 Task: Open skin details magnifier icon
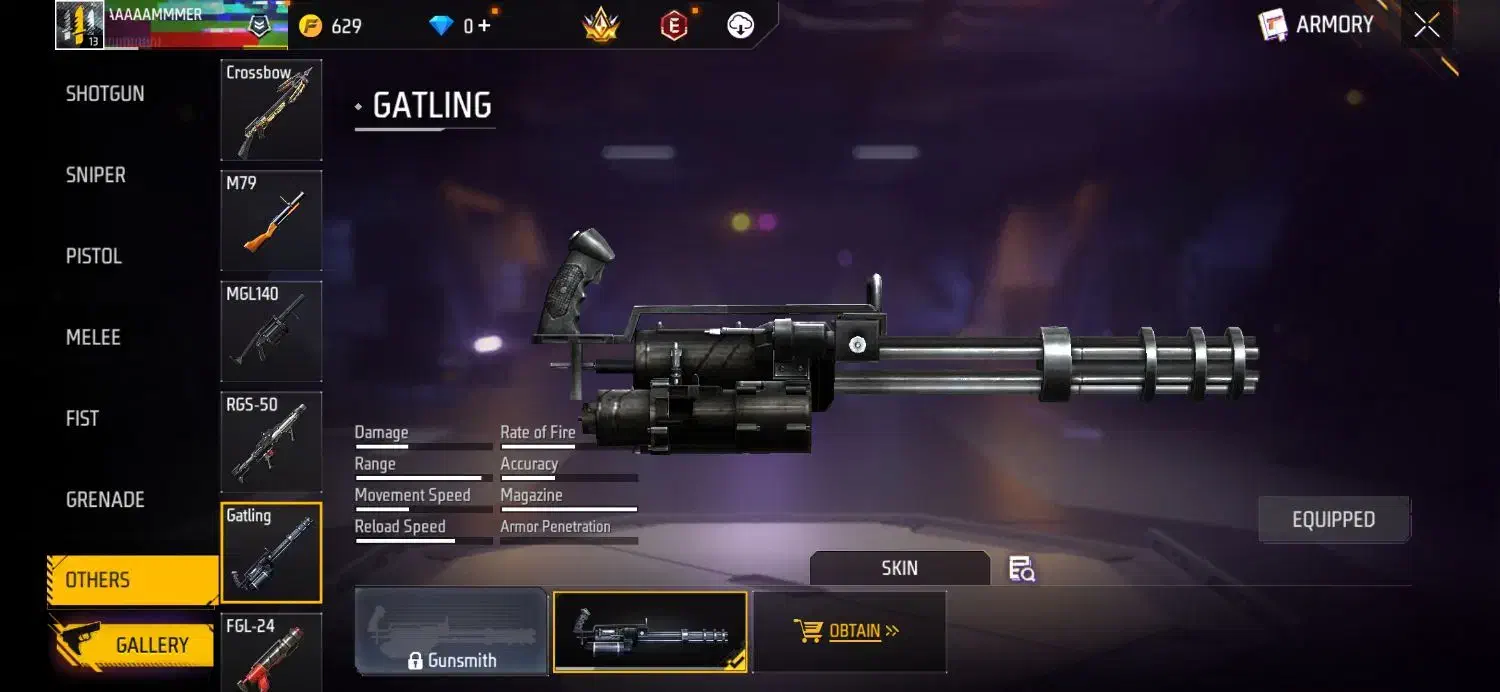pyautogui.click(x=1021, y=569)
